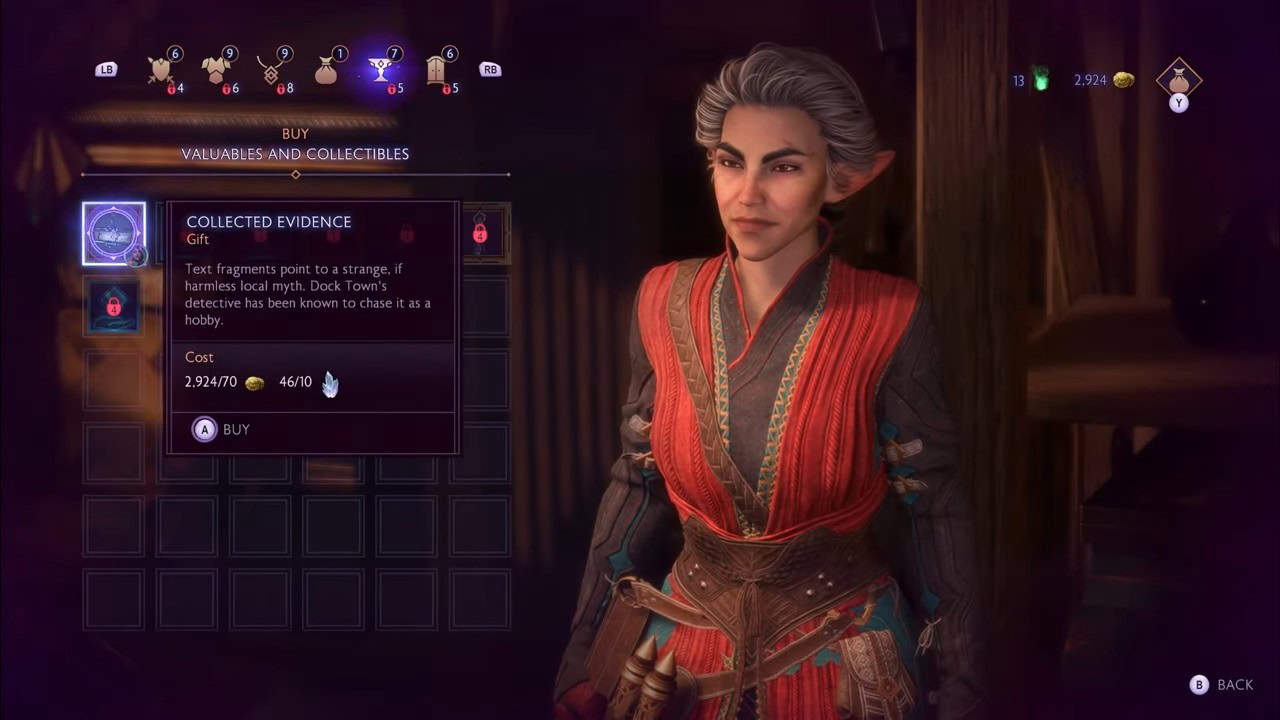Screen dimensions: 1280x720
Task: Select the locked slot marked 4
Action: point(481,232)
